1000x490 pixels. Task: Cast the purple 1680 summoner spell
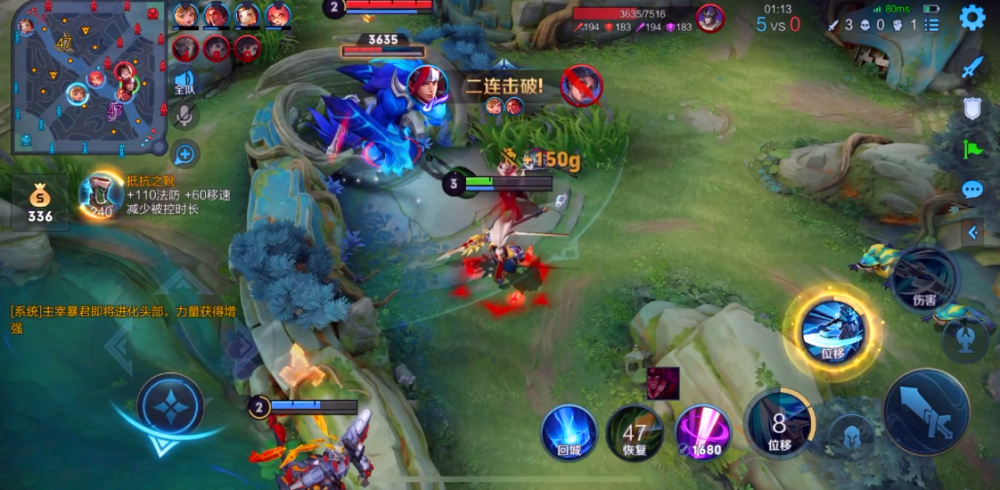[703, 432]
